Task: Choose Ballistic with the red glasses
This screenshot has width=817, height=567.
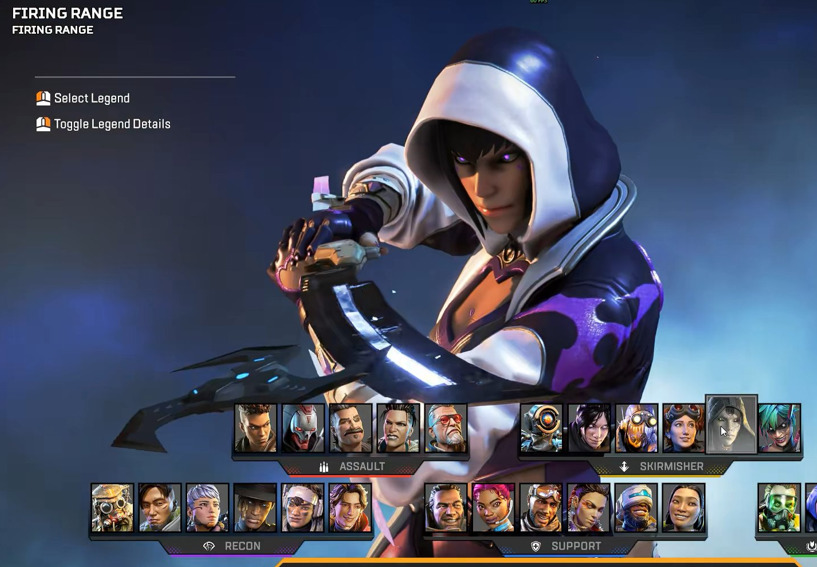Action: [445, 428]
